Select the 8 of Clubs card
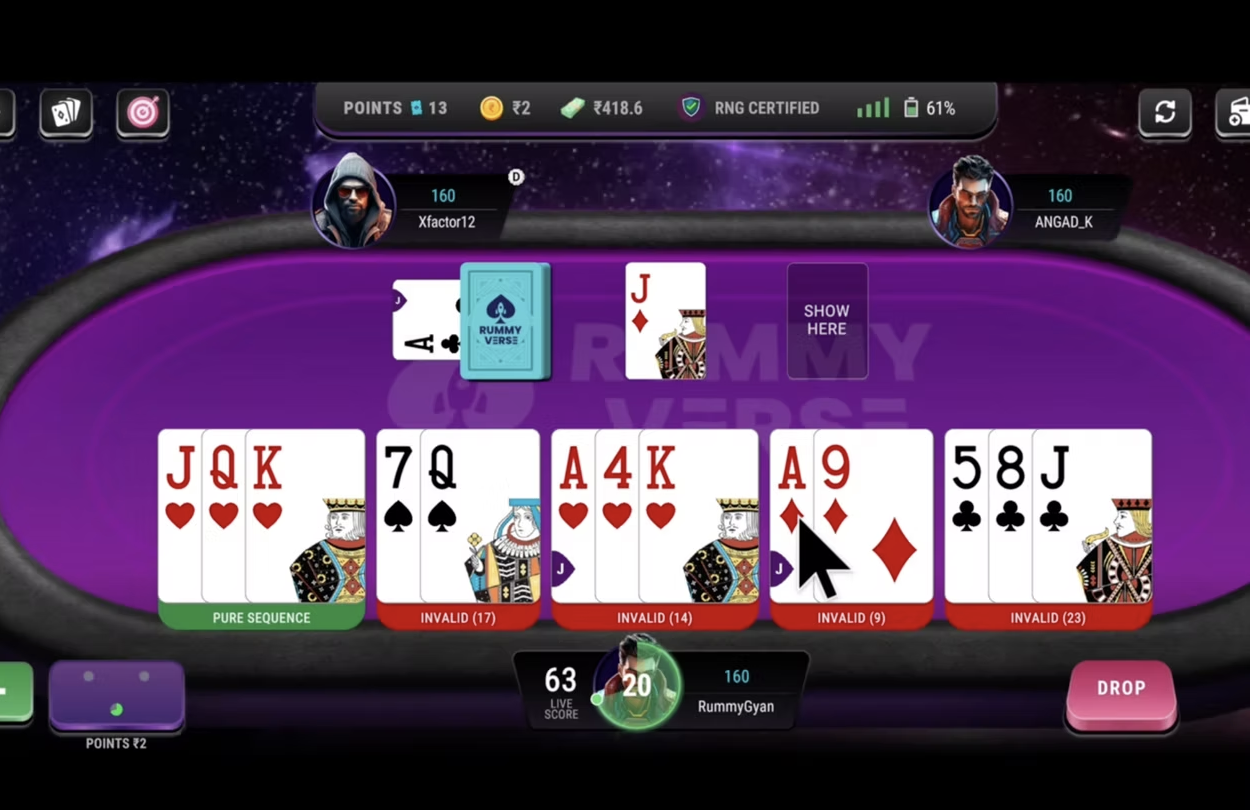The width and height of the screenshot is (1250, 810). tap(1009, 515)
